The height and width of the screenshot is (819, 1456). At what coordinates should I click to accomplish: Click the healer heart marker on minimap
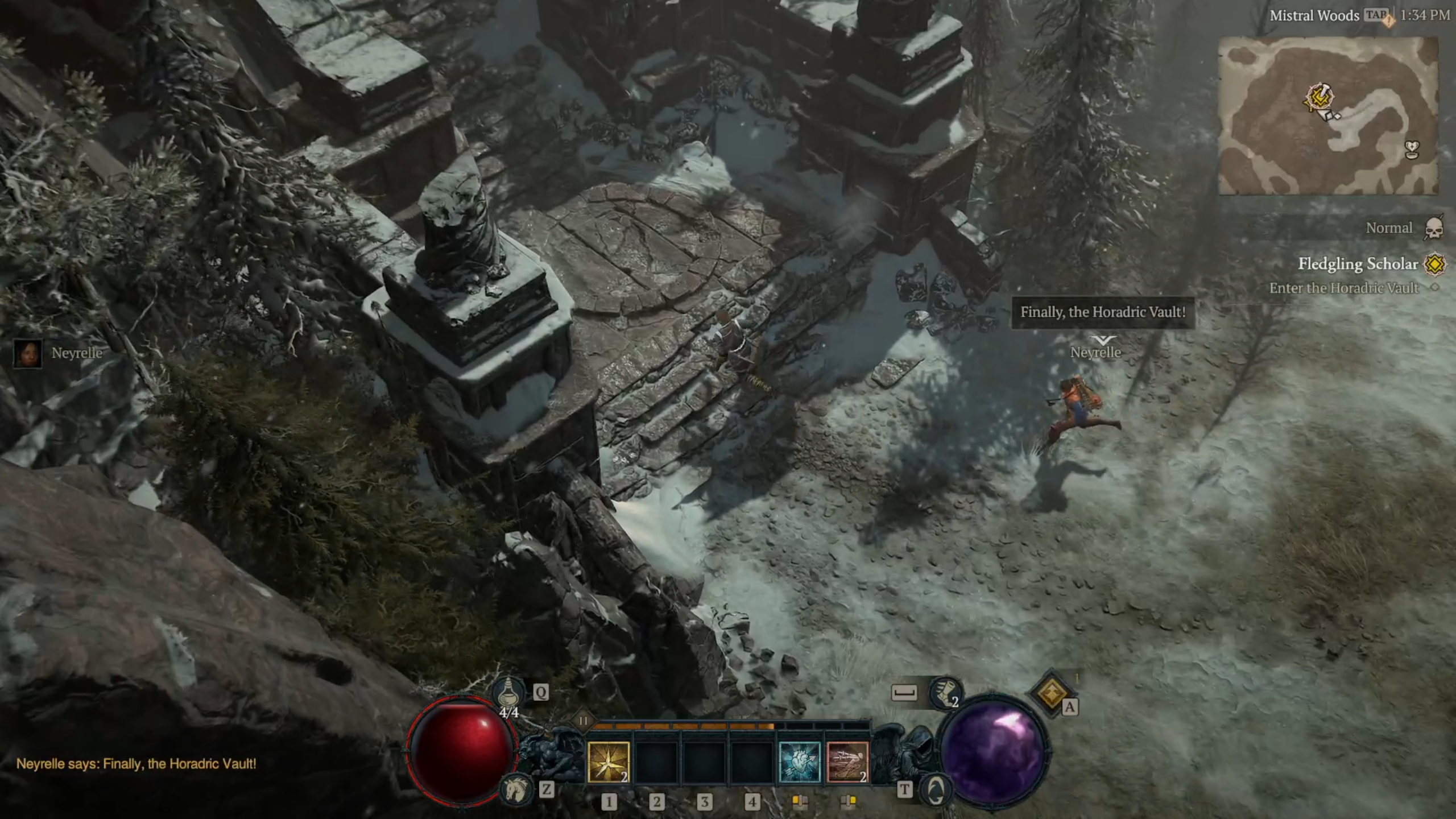pyautogui.click(x=1412, y=150)
